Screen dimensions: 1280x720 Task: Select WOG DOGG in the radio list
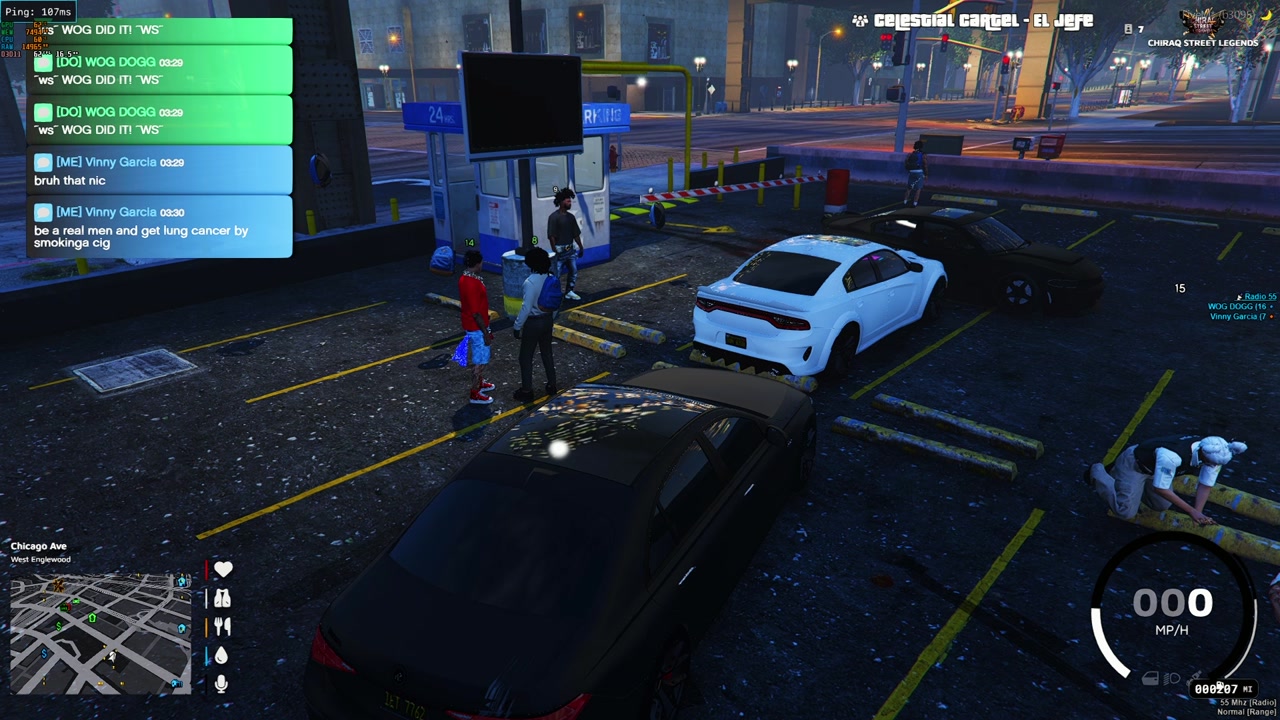tap(1240, 307)
